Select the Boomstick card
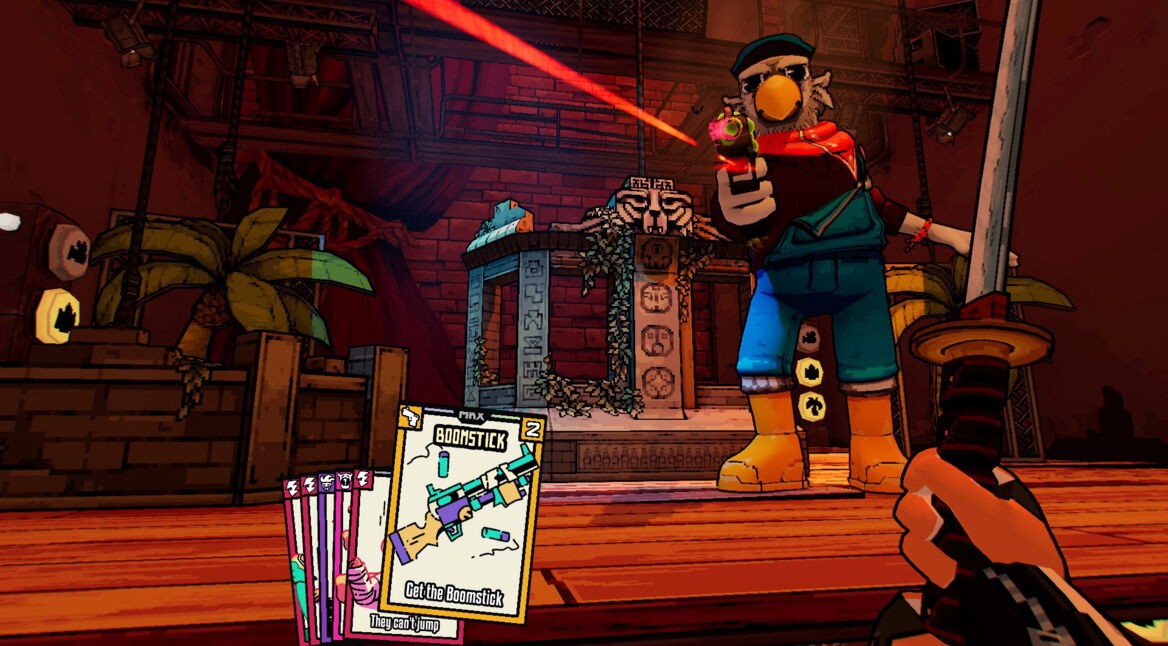This screenshot has height=646, width=1168. coord(462,510)
